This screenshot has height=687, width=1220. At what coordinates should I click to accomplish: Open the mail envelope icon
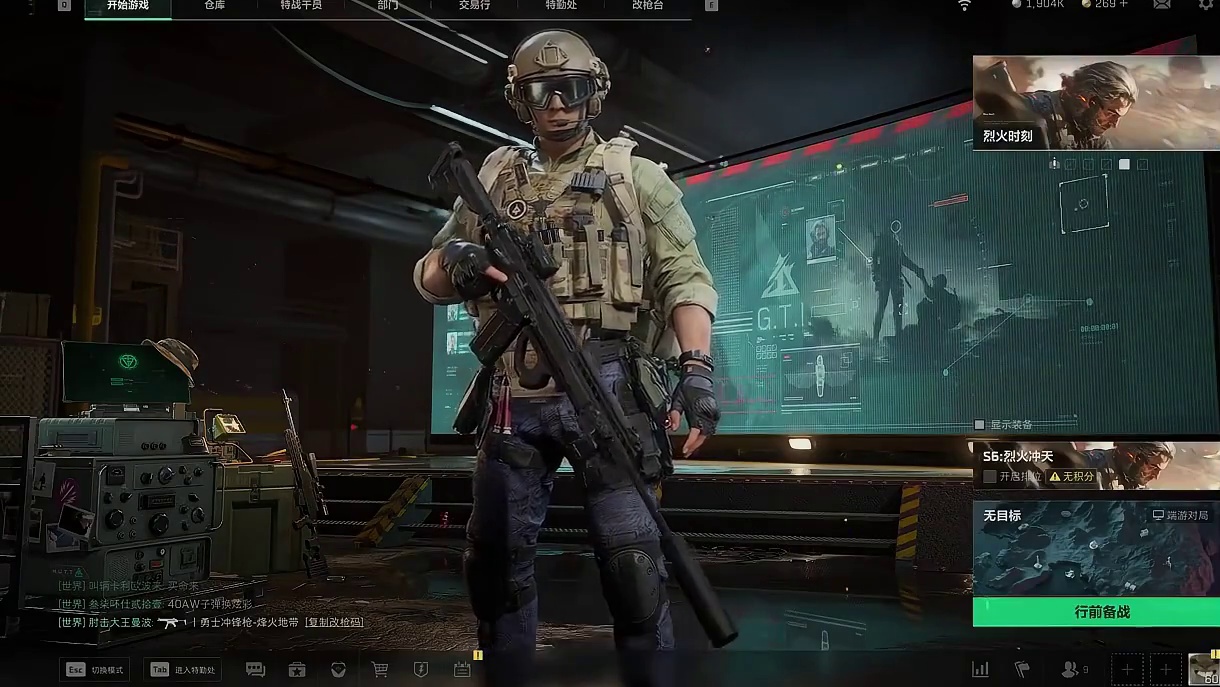tap(1162, 5)
